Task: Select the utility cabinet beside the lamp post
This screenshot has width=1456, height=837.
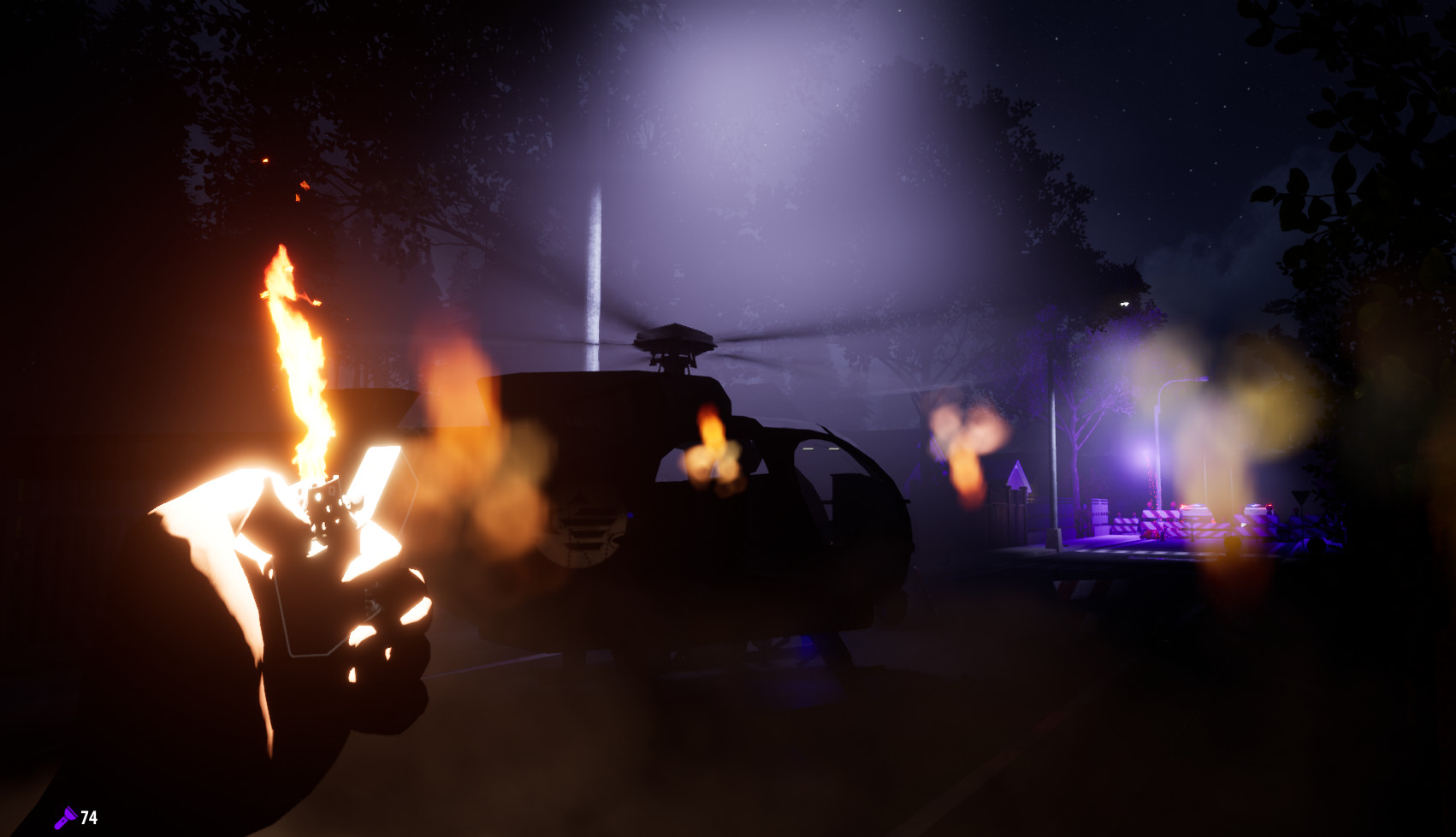Action: (1100, 512)
